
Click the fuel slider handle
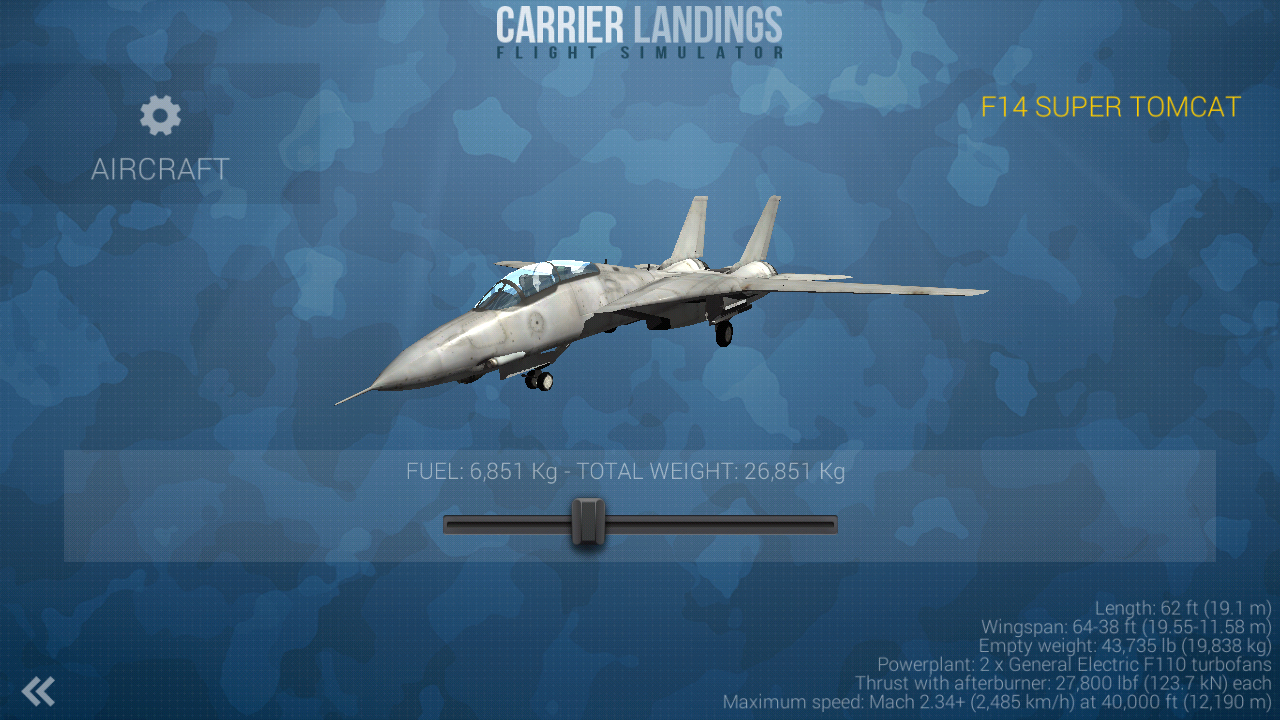tap(589, 523)
